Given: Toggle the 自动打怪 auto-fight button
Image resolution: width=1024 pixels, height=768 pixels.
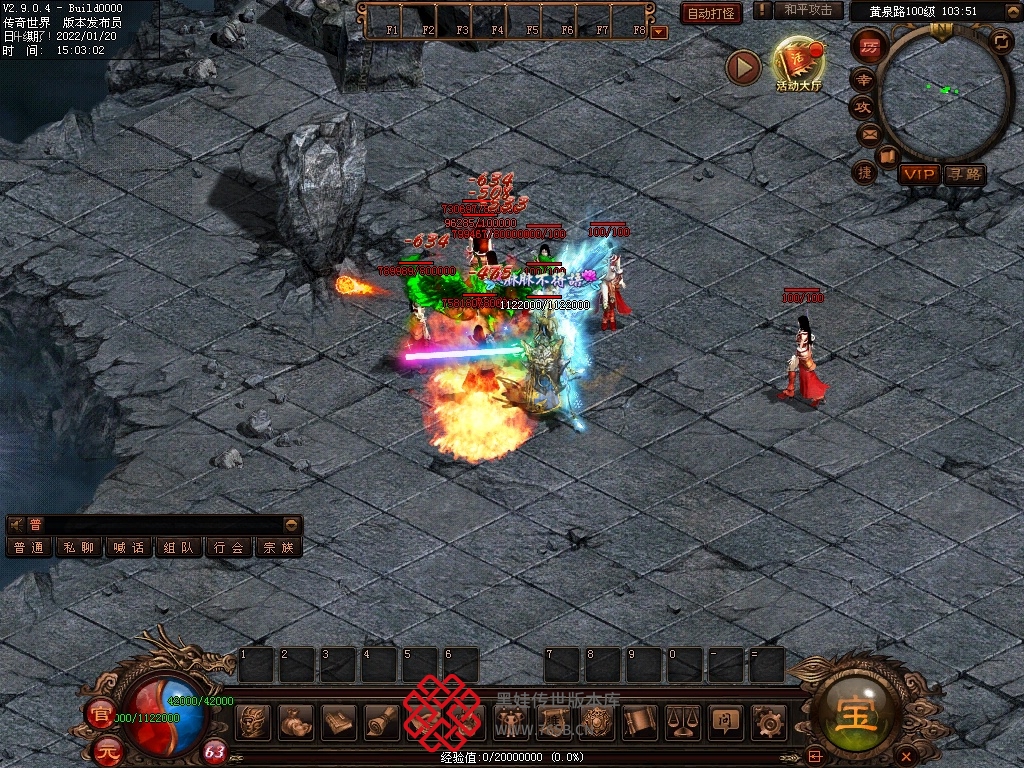Looking at the screenshot, I should (711, 14).
